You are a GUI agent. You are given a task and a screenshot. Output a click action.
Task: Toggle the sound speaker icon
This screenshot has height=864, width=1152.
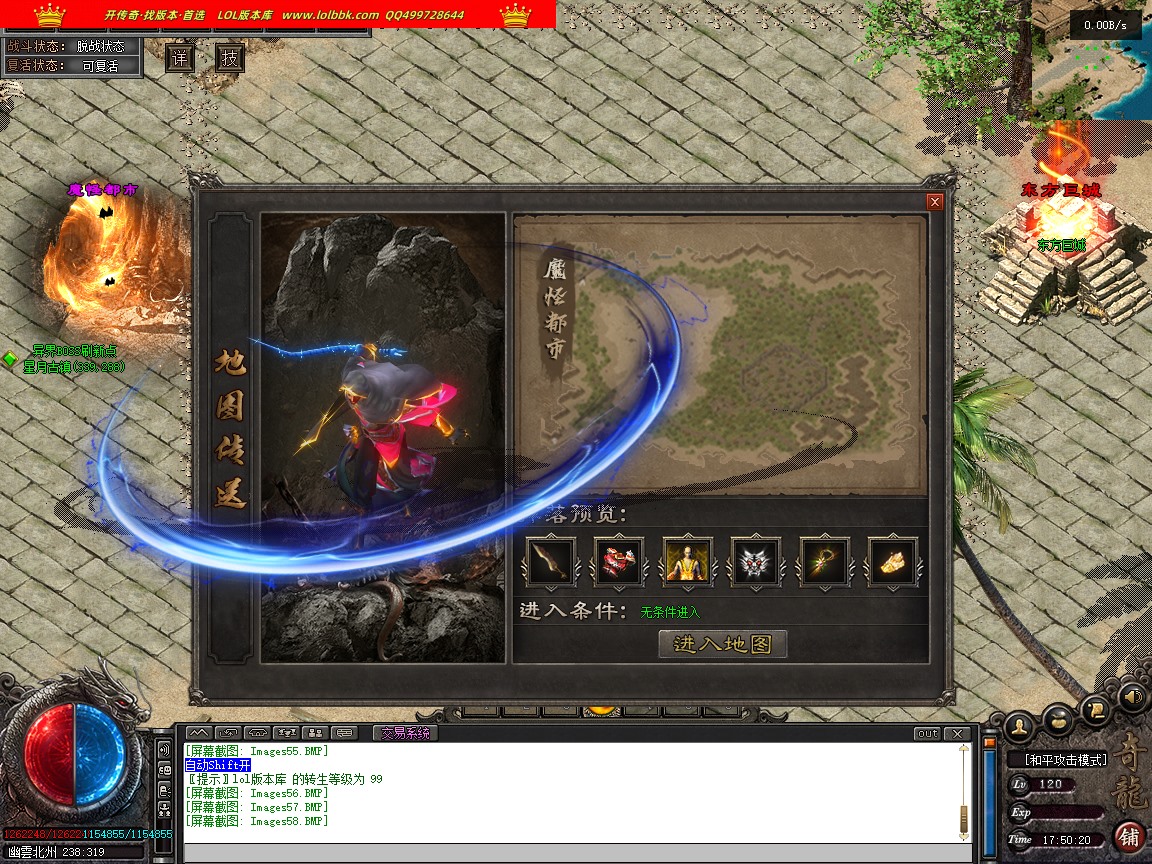1132,695
